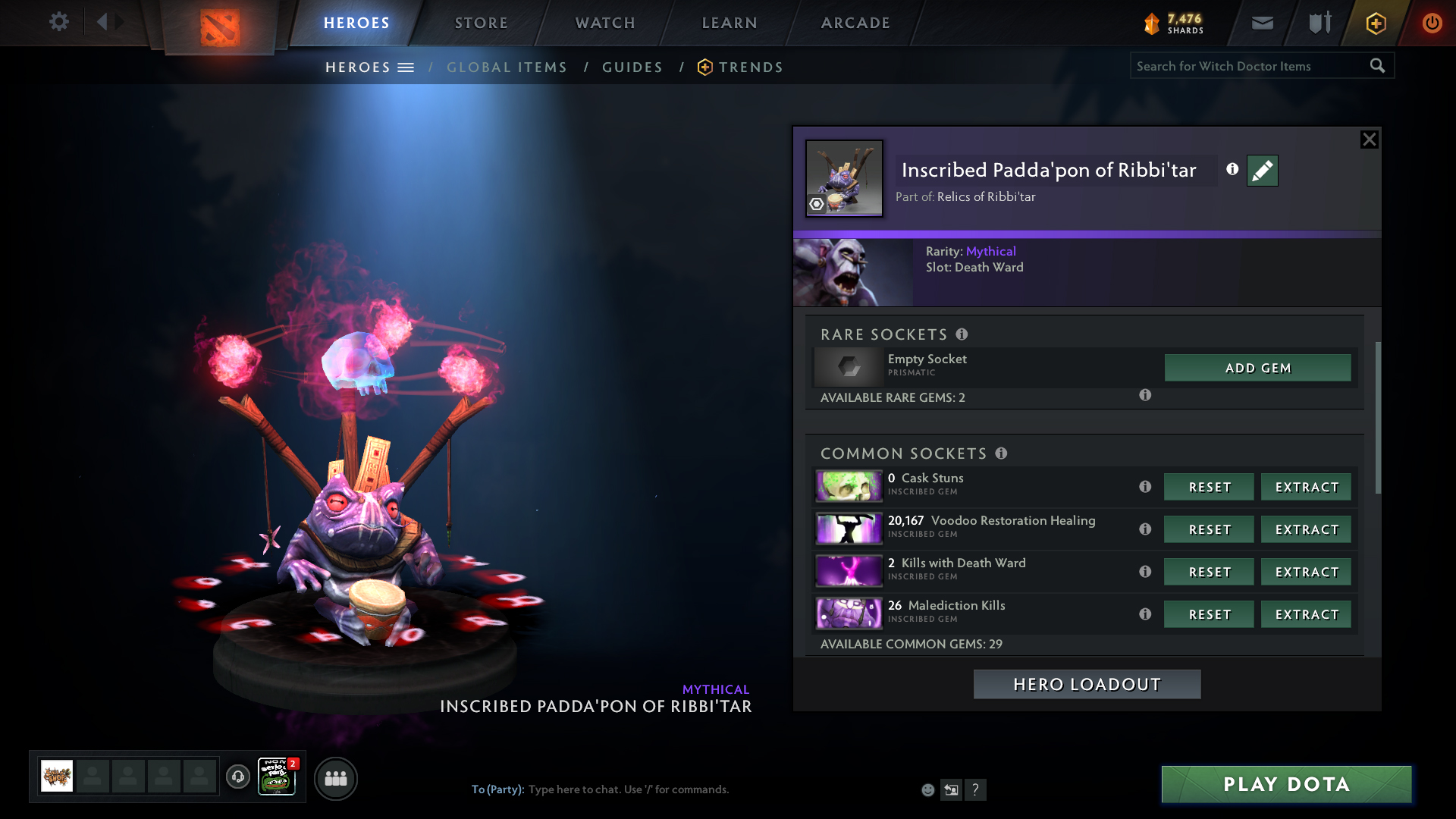Screen dimensions: 1456x819
Task: Rename item with the pencil button
Action: 1262,171
